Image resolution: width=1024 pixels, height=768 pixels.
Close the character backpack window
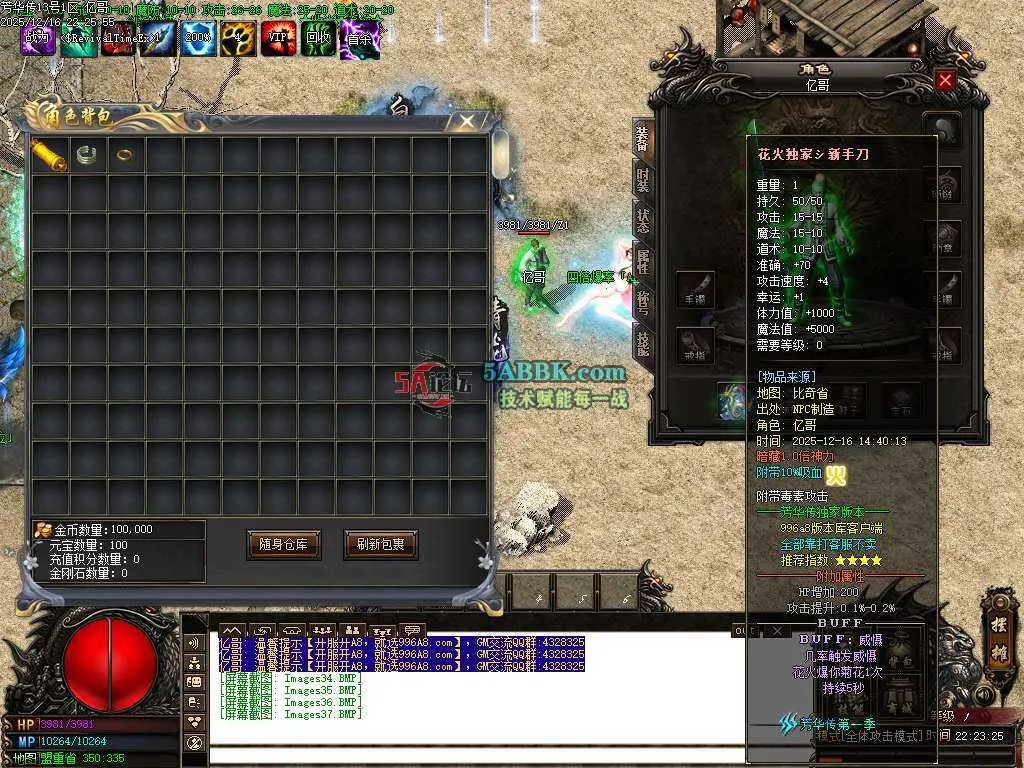(x=466, y=121)
